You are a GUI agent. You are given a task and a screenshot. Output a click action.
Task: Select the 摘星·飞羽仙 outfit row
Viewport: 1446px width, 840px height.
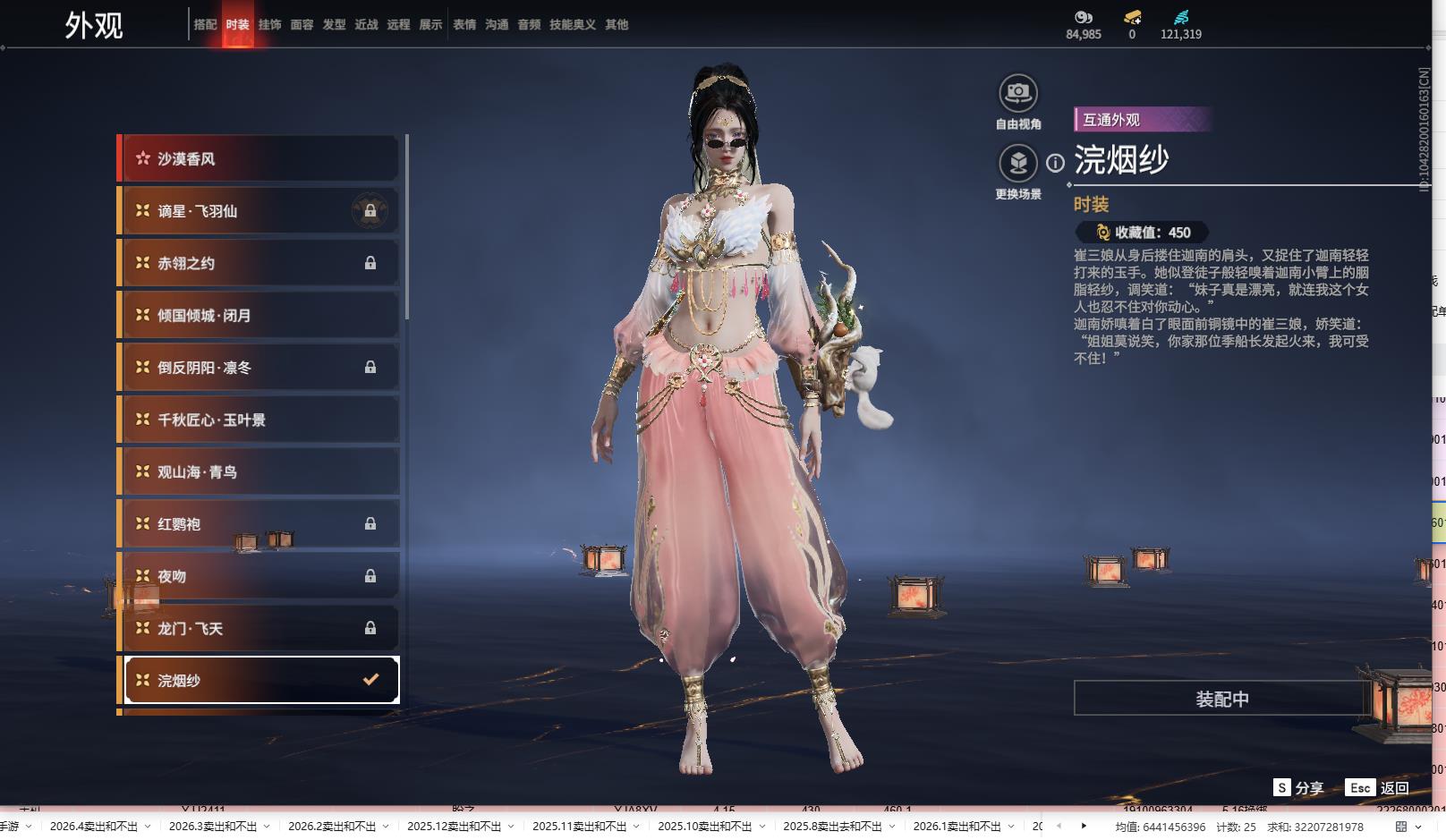[x=259, y=211]
